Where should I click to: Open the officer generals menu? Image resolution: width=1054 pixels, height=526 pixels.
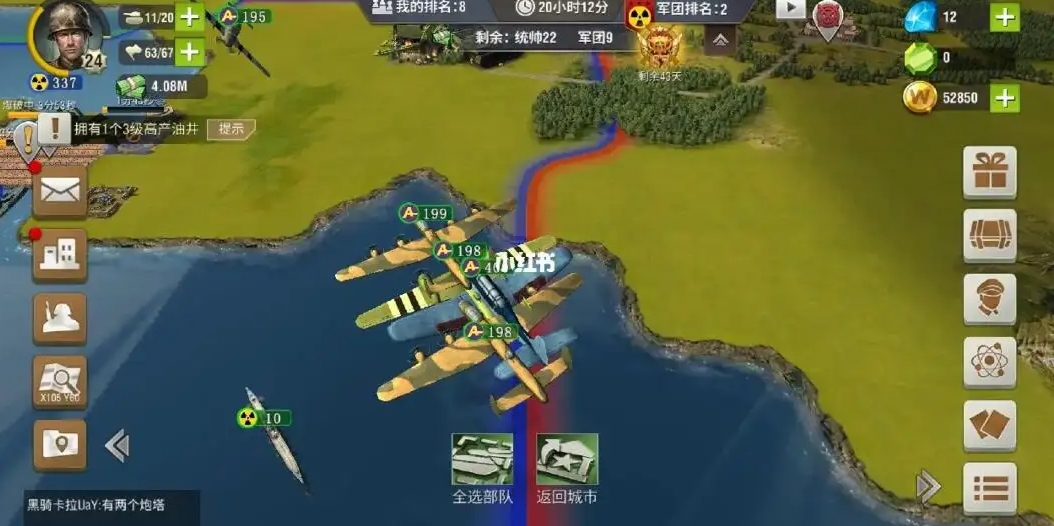tap(989, 299)
